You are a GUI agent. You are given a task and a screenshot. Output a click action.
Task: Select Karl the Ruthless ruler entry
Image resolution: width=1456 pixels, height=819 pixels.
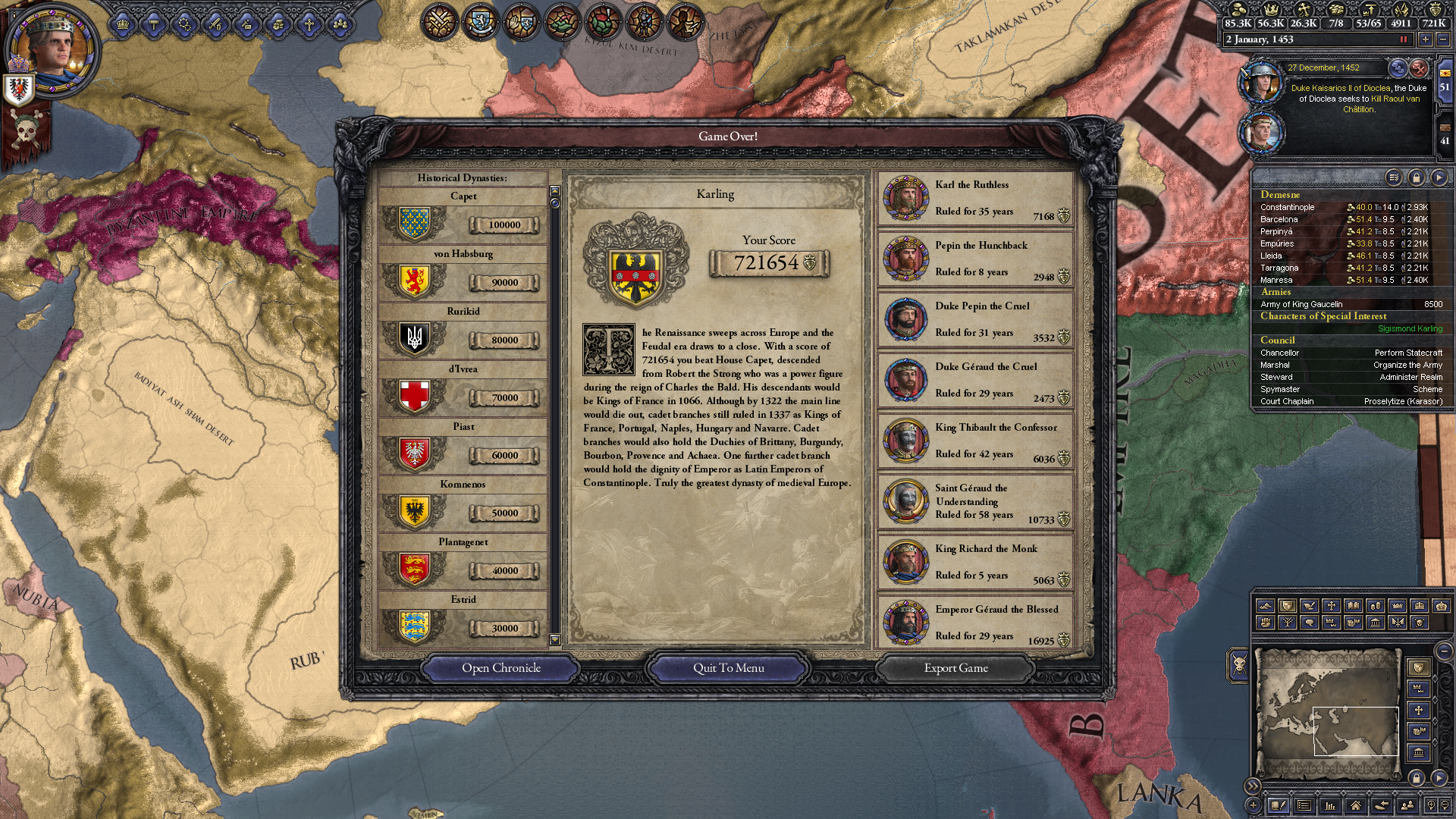click(975, 199)
